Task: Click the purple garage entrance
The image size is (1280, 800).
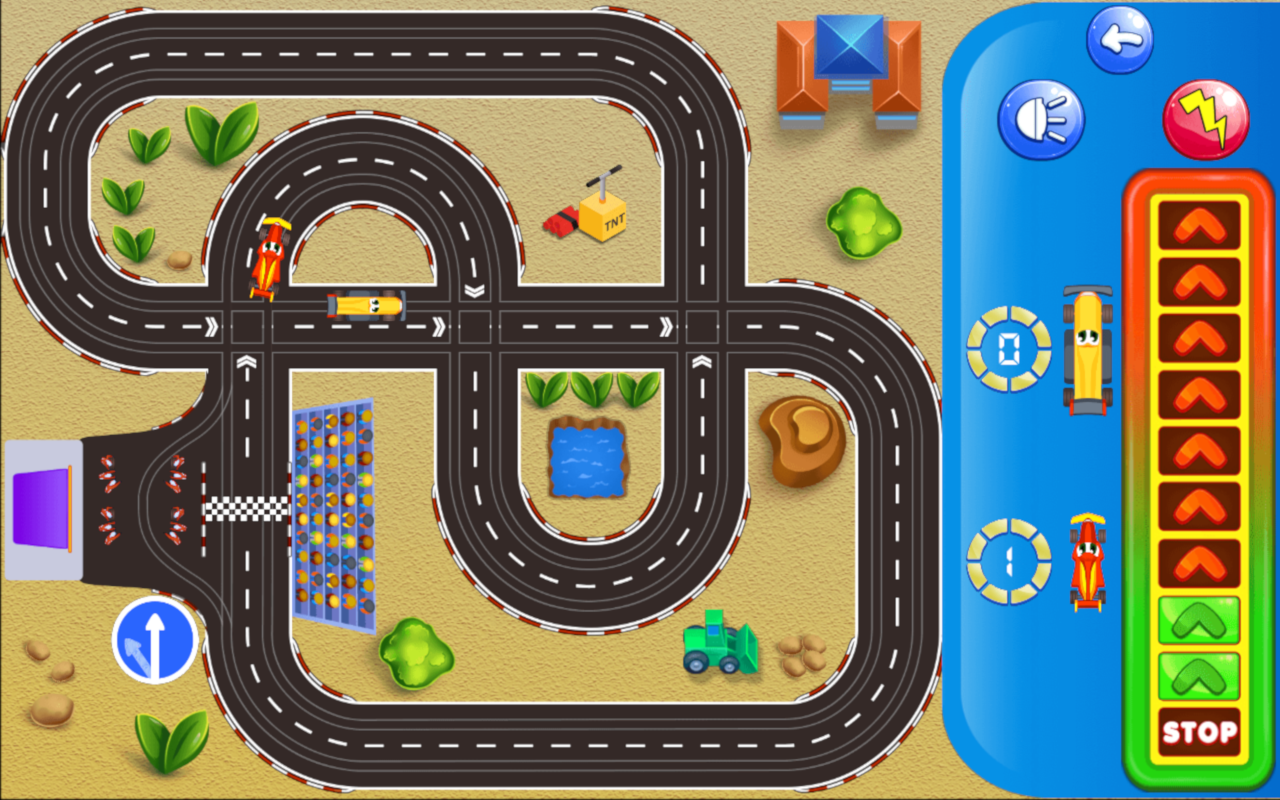Action: [x=42, y=508]
